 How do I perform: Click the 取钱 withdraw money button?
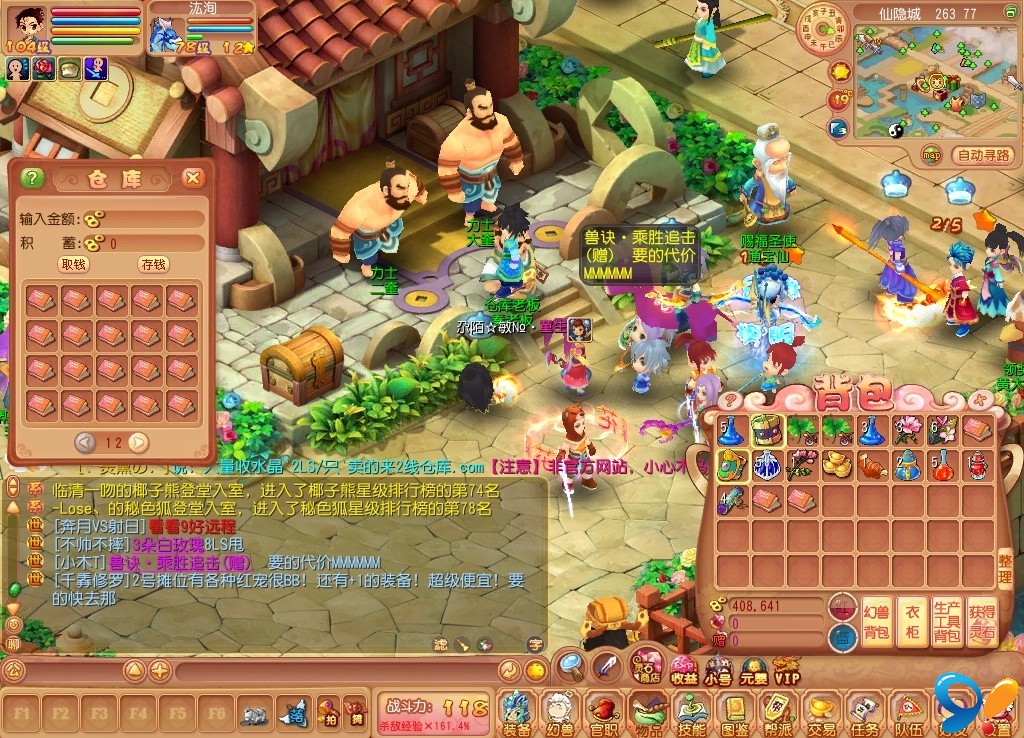pos(73,264)
